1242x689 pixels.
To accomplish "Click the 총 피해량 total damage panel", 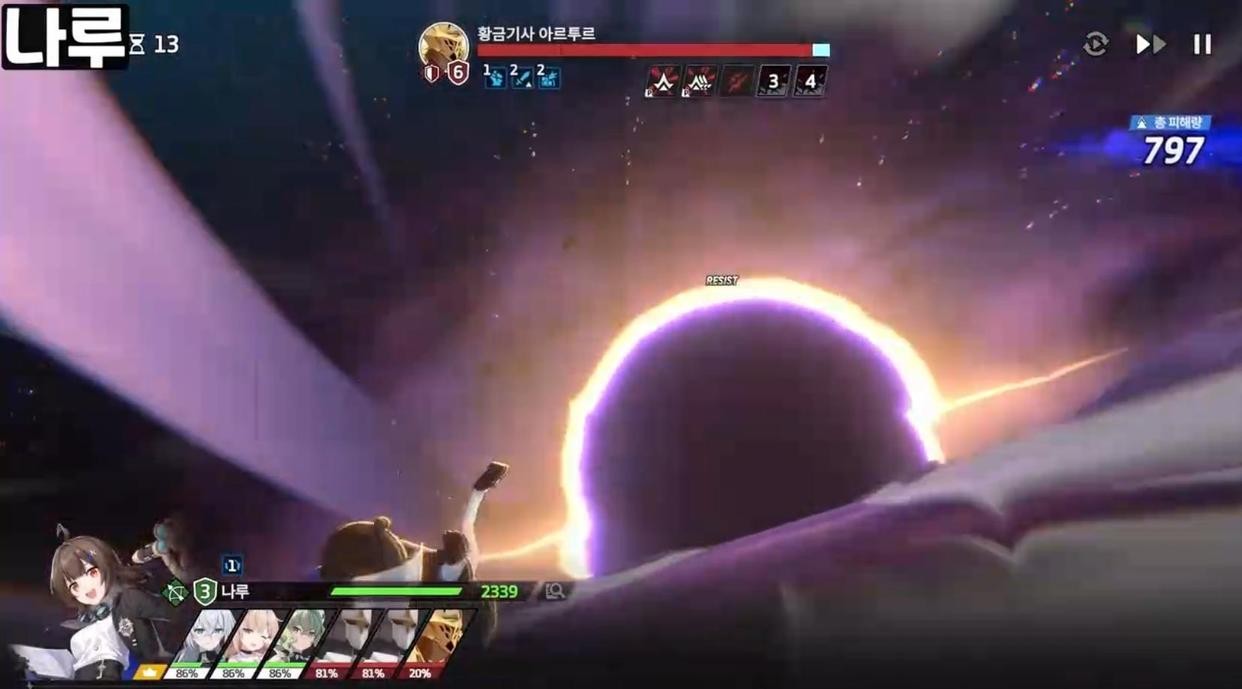I will (x=1170, y=142).
